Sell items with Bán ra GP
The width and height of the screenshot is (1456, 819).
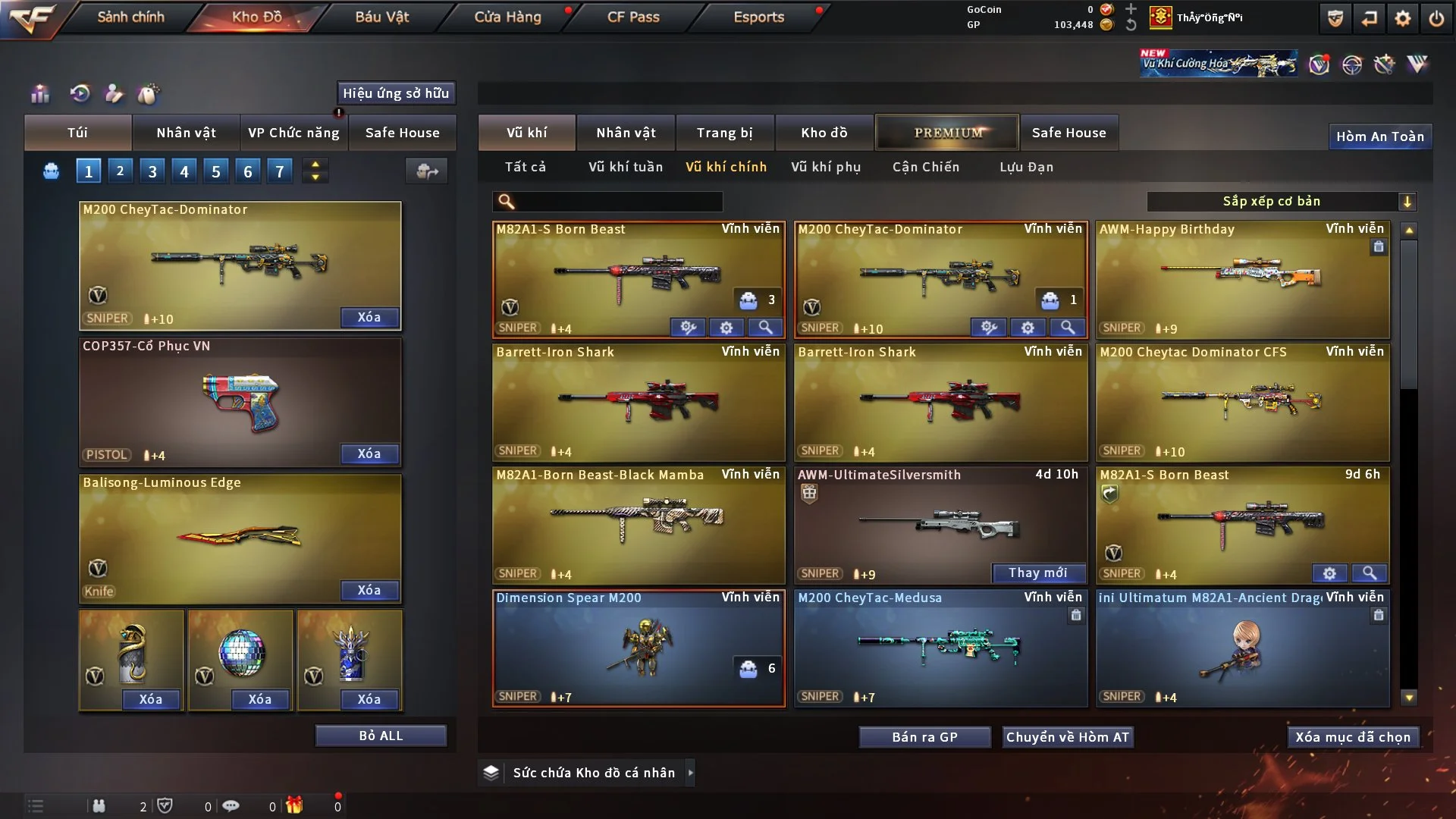point(924,737)
